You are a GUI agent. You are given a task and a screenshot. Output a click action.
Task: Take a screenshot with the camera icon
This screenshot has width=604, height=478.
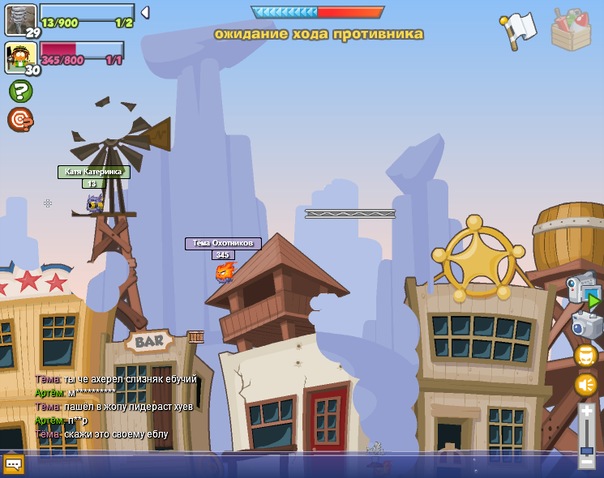coord(585,324)
